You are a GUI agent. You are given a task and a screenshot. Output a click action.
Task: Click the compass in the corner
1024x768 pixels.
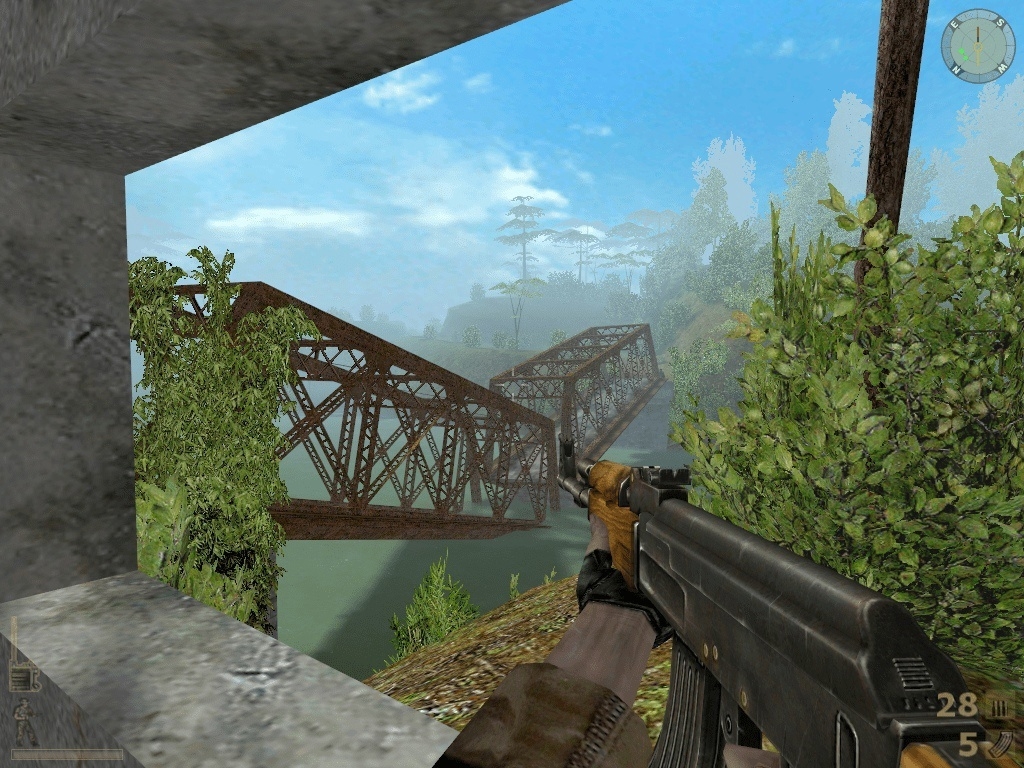click(x=977, y=46)
